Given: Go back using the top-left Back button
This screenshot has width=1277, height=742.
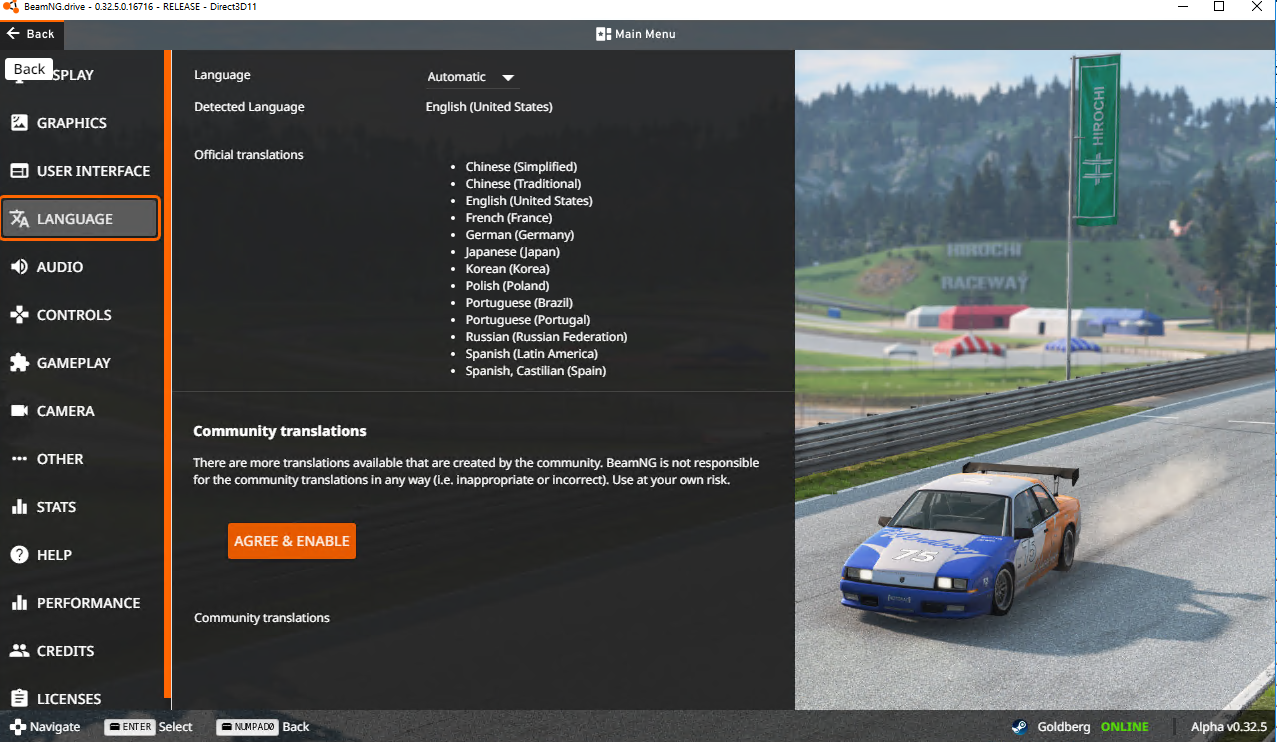Looking at the screenshot, I should [31, 34].
